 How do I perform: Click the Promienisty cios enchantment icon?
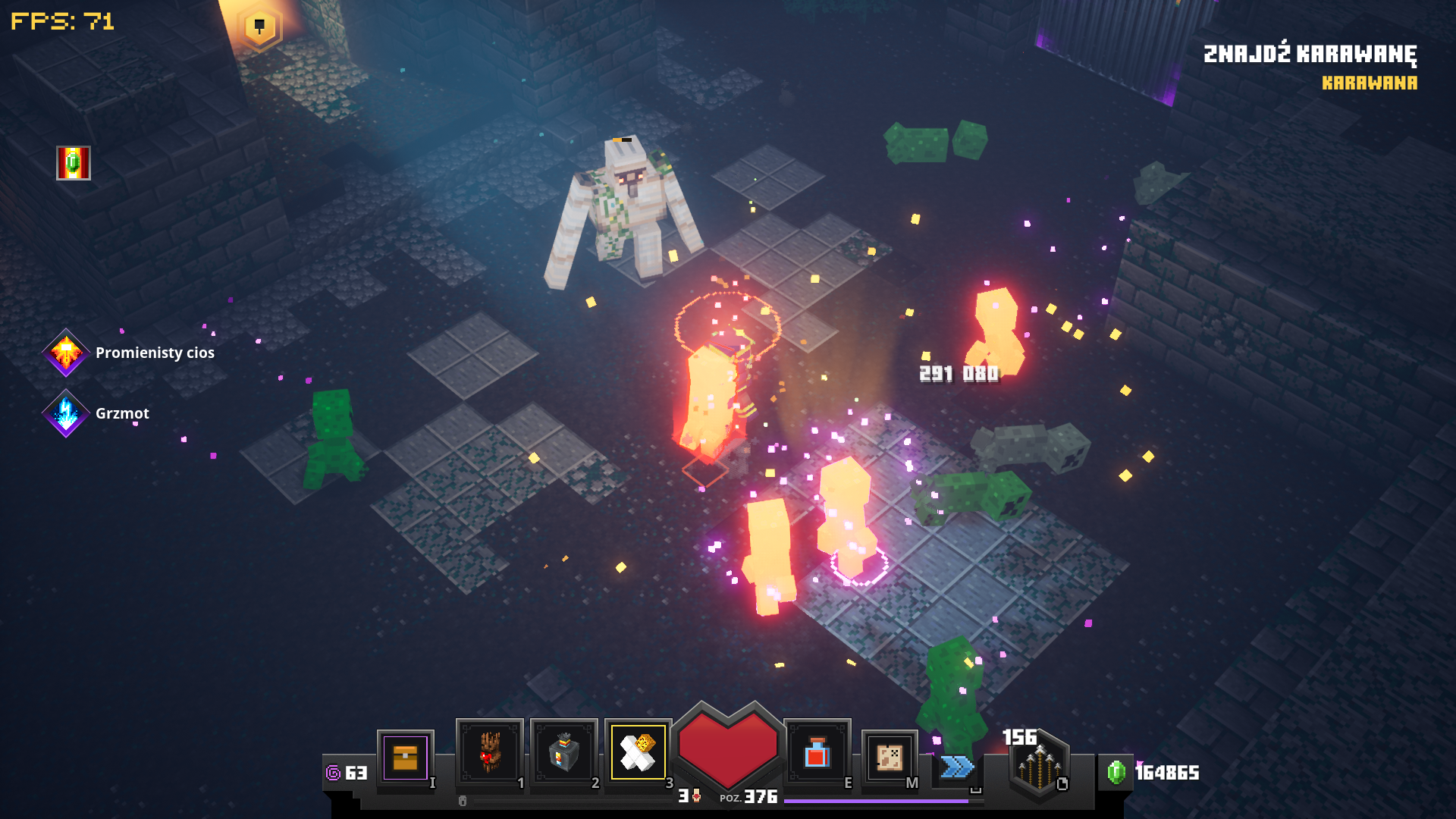(x=66, y=353)
